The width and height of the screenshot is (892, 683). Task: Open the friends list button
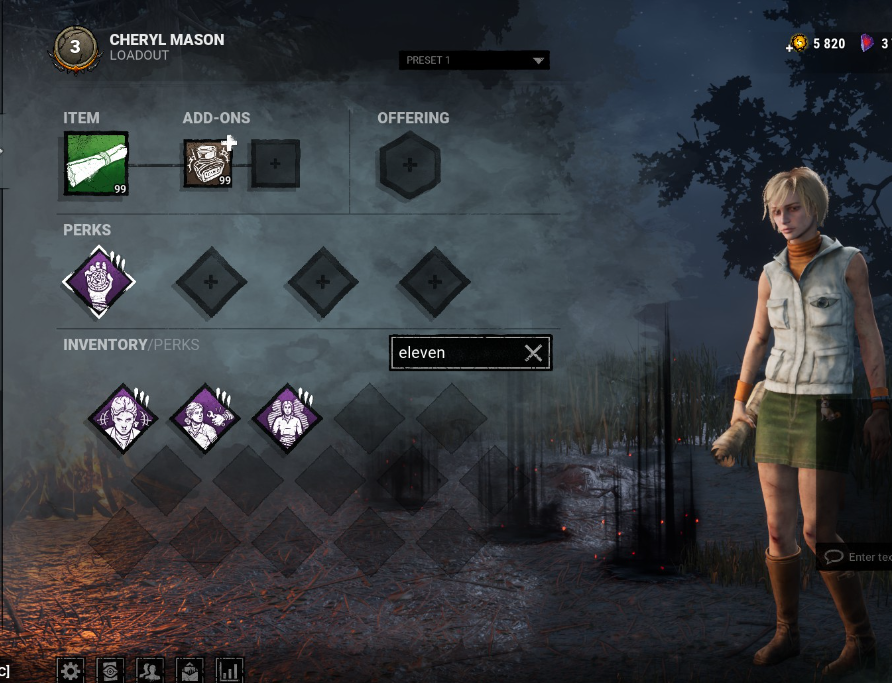click(x=150, y=670)
